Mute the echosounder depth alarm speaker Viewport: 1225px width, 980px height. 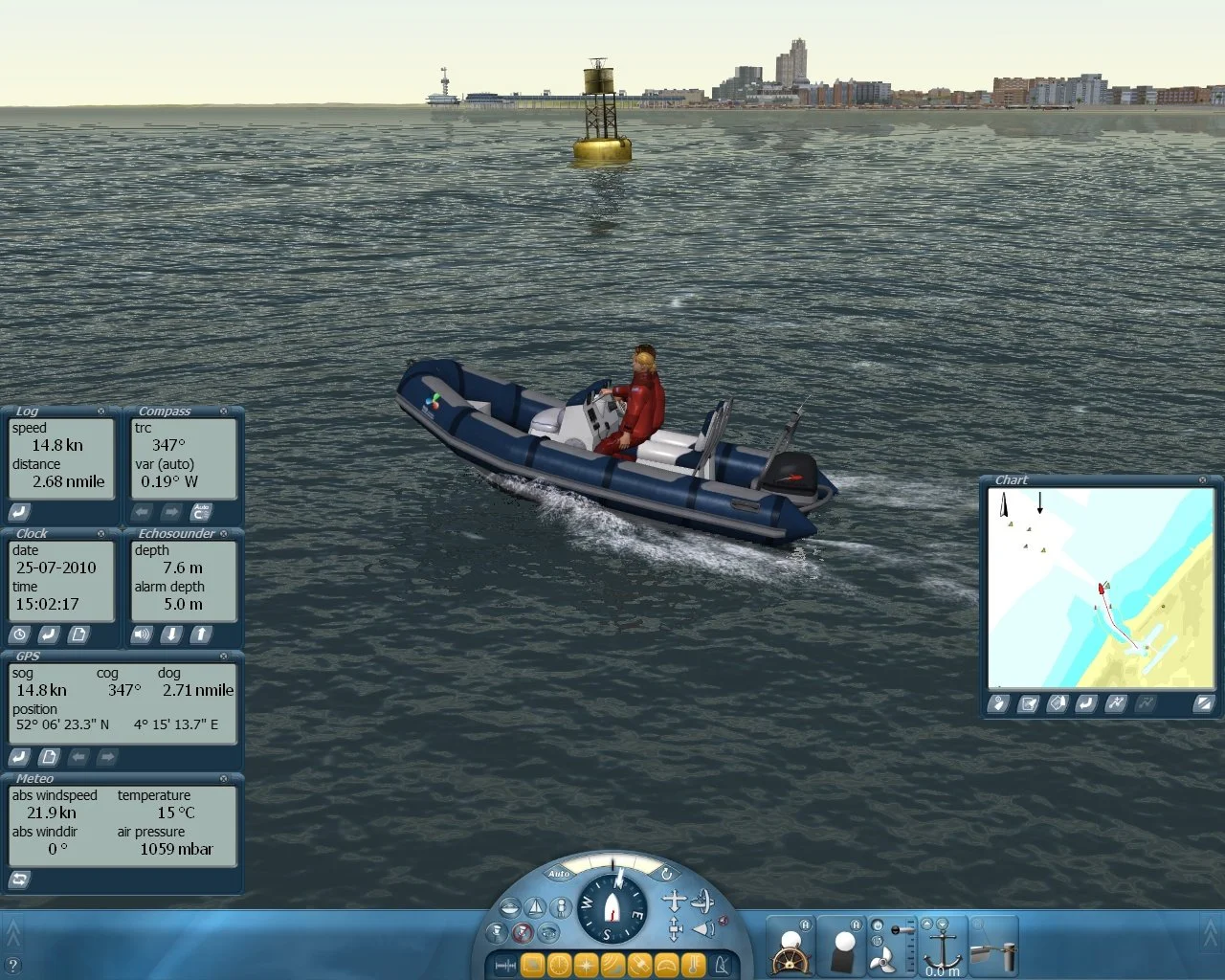142,635
